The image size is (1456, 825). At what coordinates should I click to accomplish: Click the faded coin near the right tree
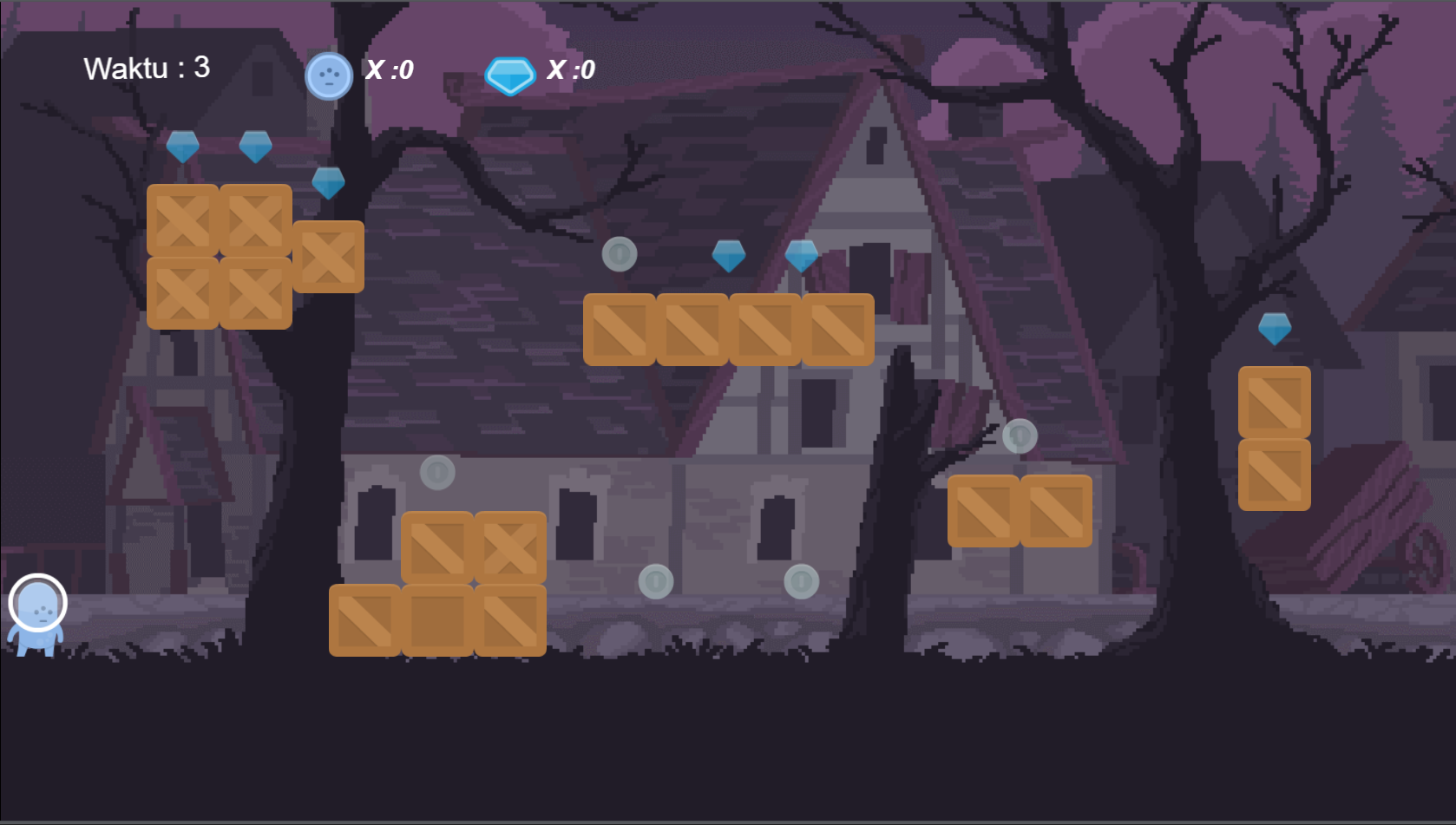(x=1020, y=436)
